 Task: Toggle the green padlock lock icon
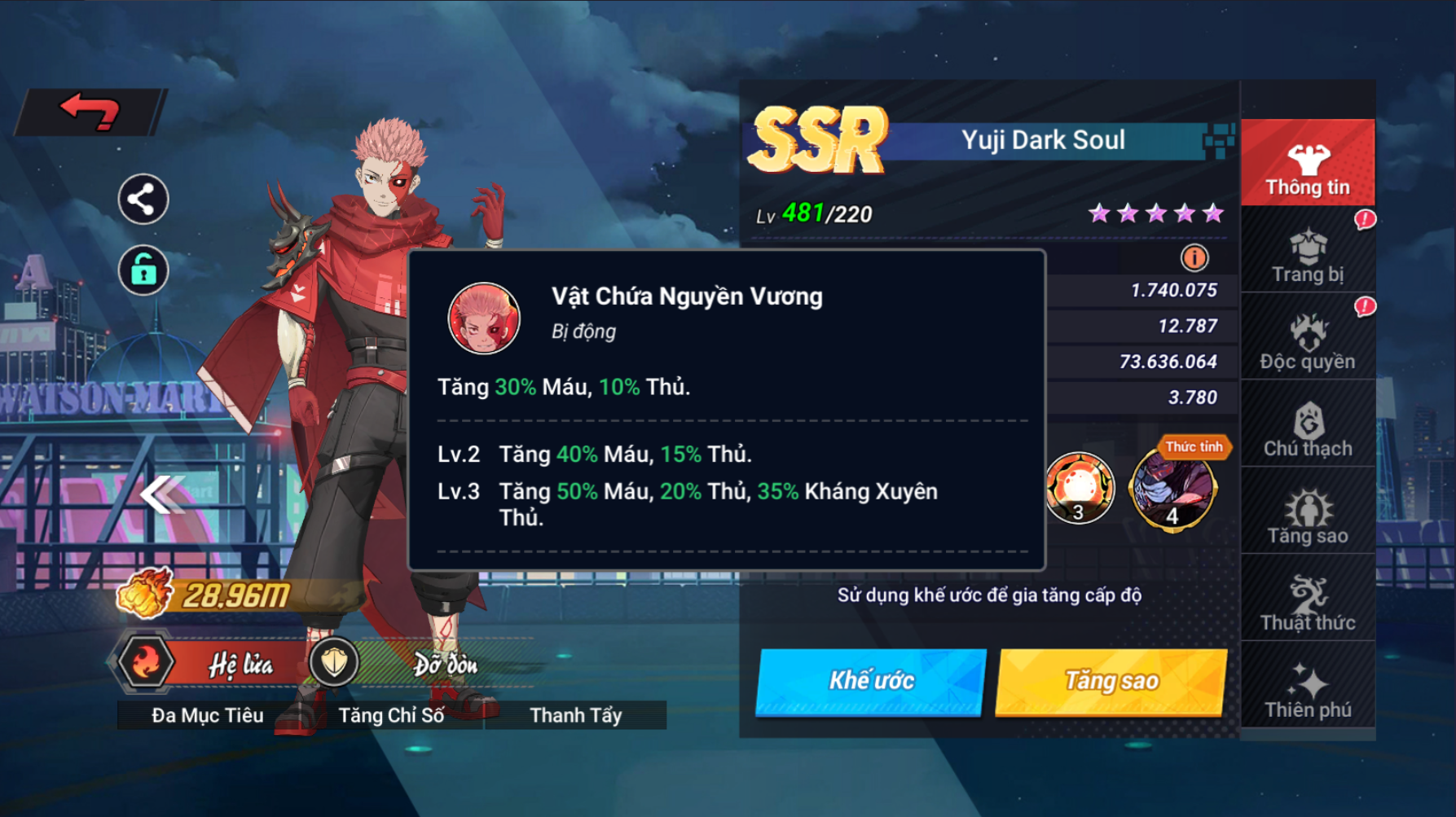(143, 270)
